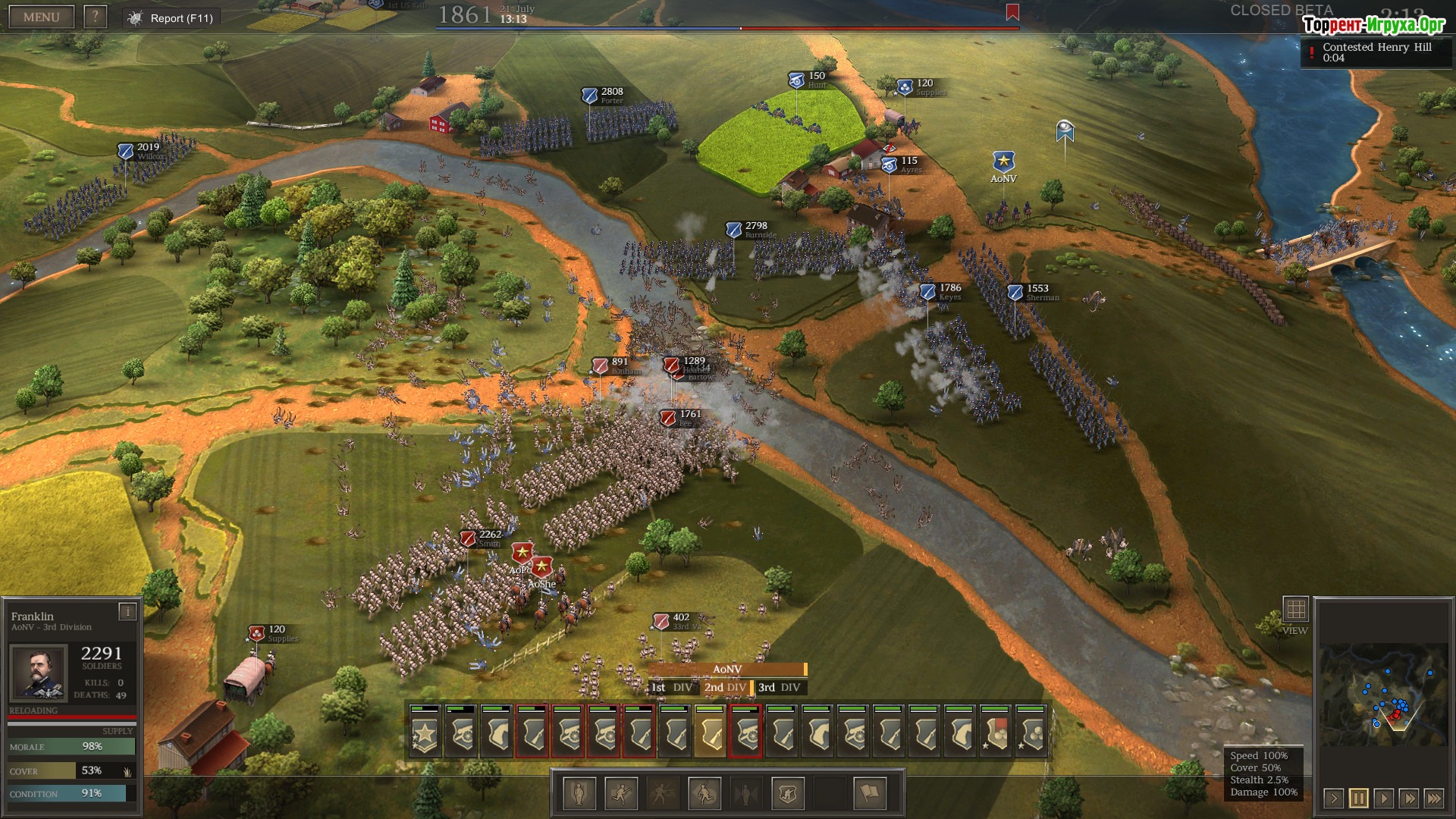
Task: Click the question mark help button
Action: pos(95,17)
